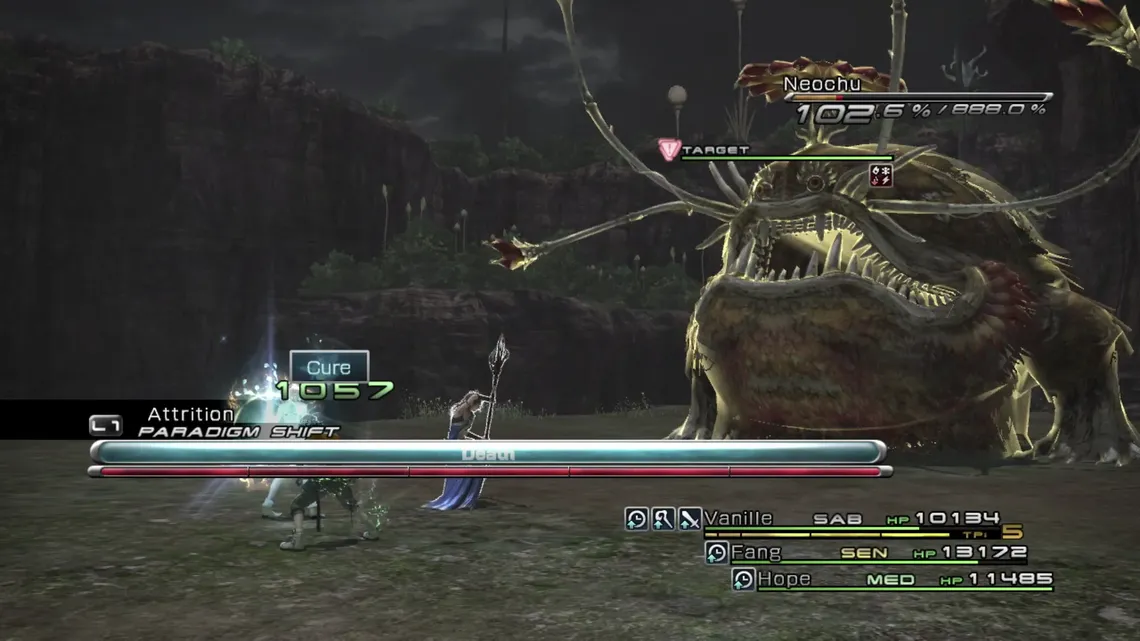Viewport: 1140px width, 641px height.
Task: Click Vanille's sword buff status icon
Action: [x=690, y=519]
